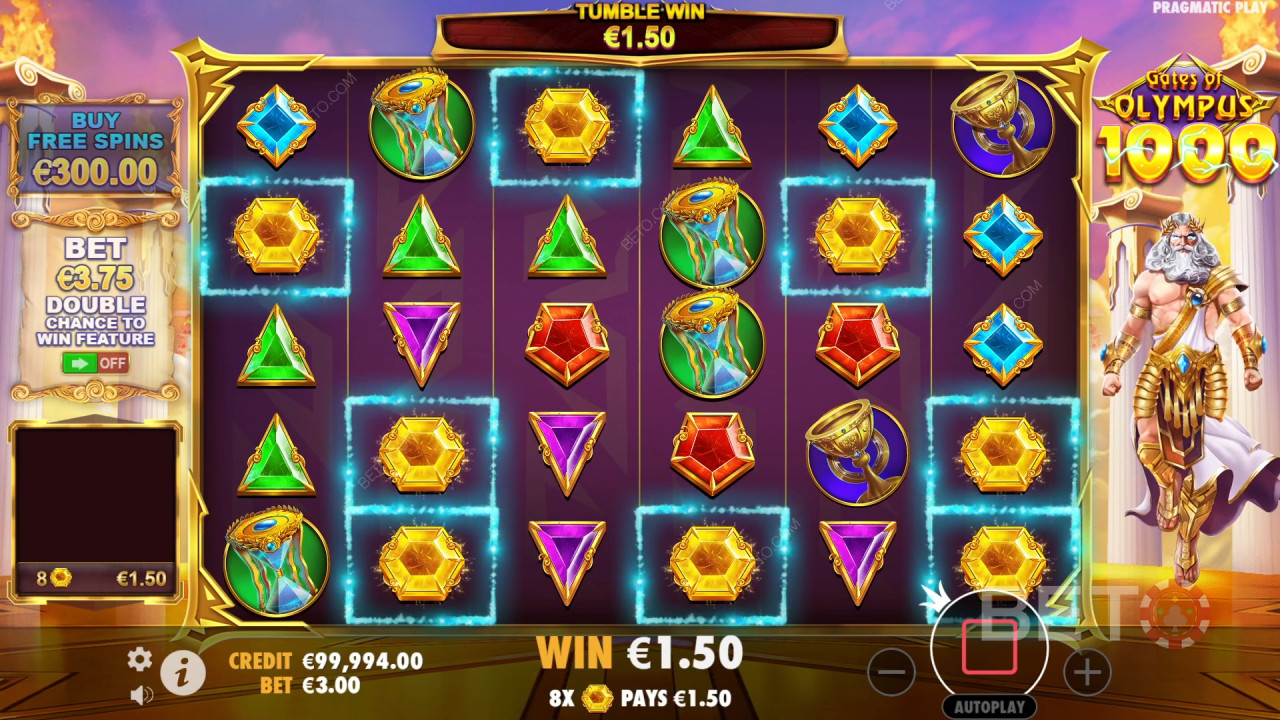Open the settings gear menu
The image size is (1280, 720).
pyautogui.click(x=140, y=658)
